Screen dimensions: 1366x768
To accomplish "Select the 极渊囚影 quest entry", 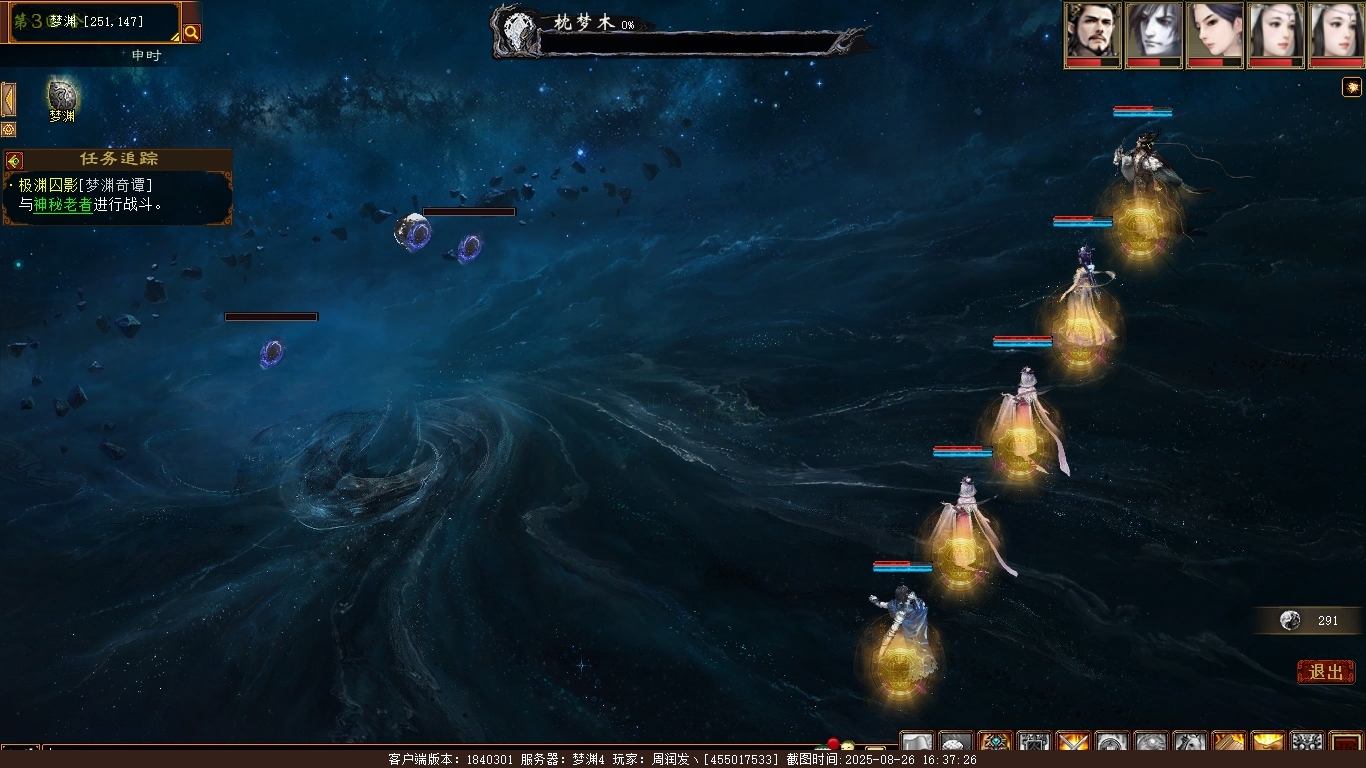I will point(48,185).
